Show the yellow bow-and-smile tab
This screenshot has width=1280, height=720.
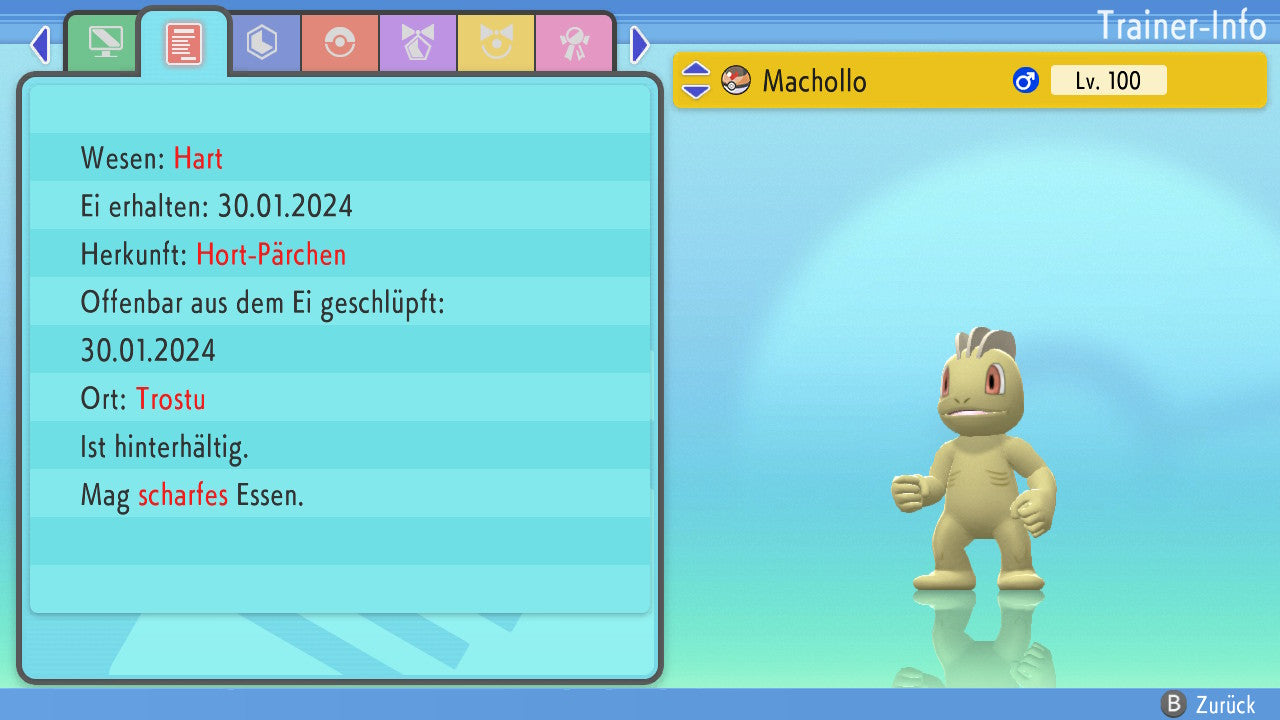point(496,43)
